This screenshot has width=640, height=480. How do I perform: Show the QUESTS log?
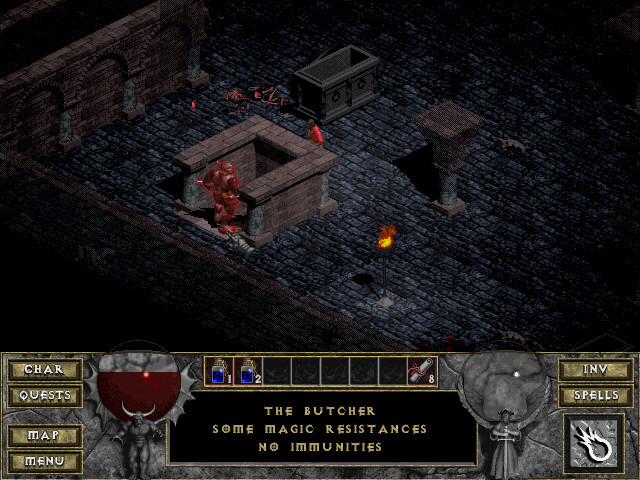(44, 396)
